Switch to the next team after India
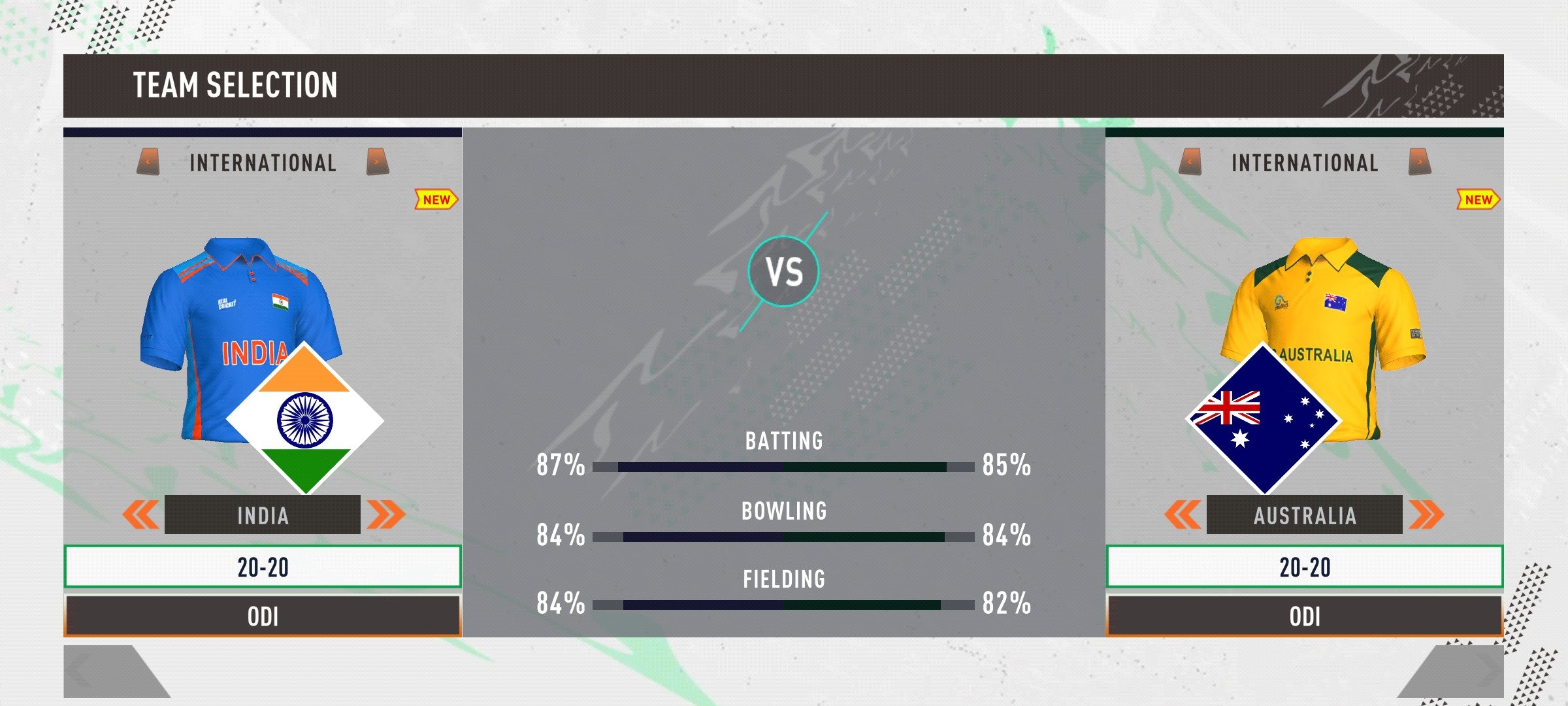This screenshot has height=706, width=1568. tap(385, 514)
